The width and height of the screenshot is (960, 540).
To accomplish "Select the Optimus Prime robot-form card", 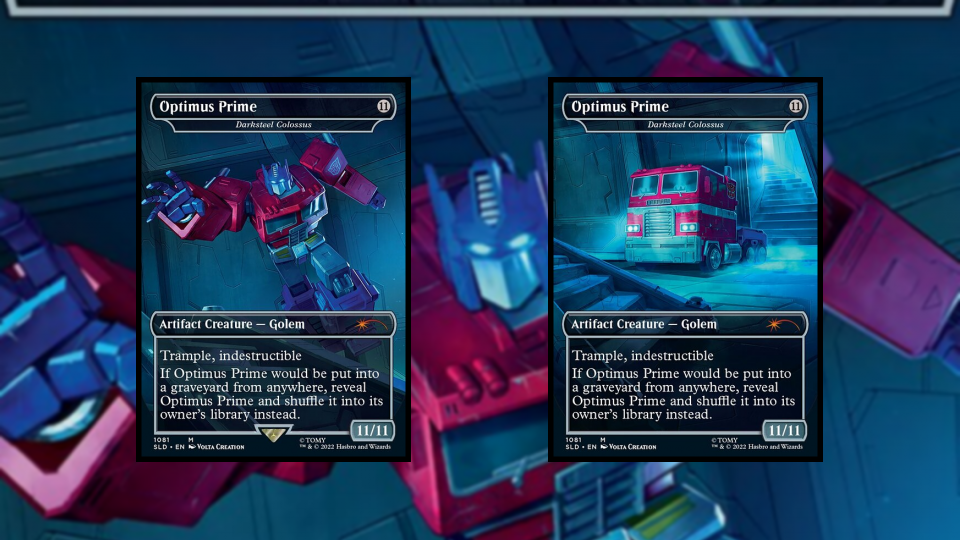I will tap(273, 268).
